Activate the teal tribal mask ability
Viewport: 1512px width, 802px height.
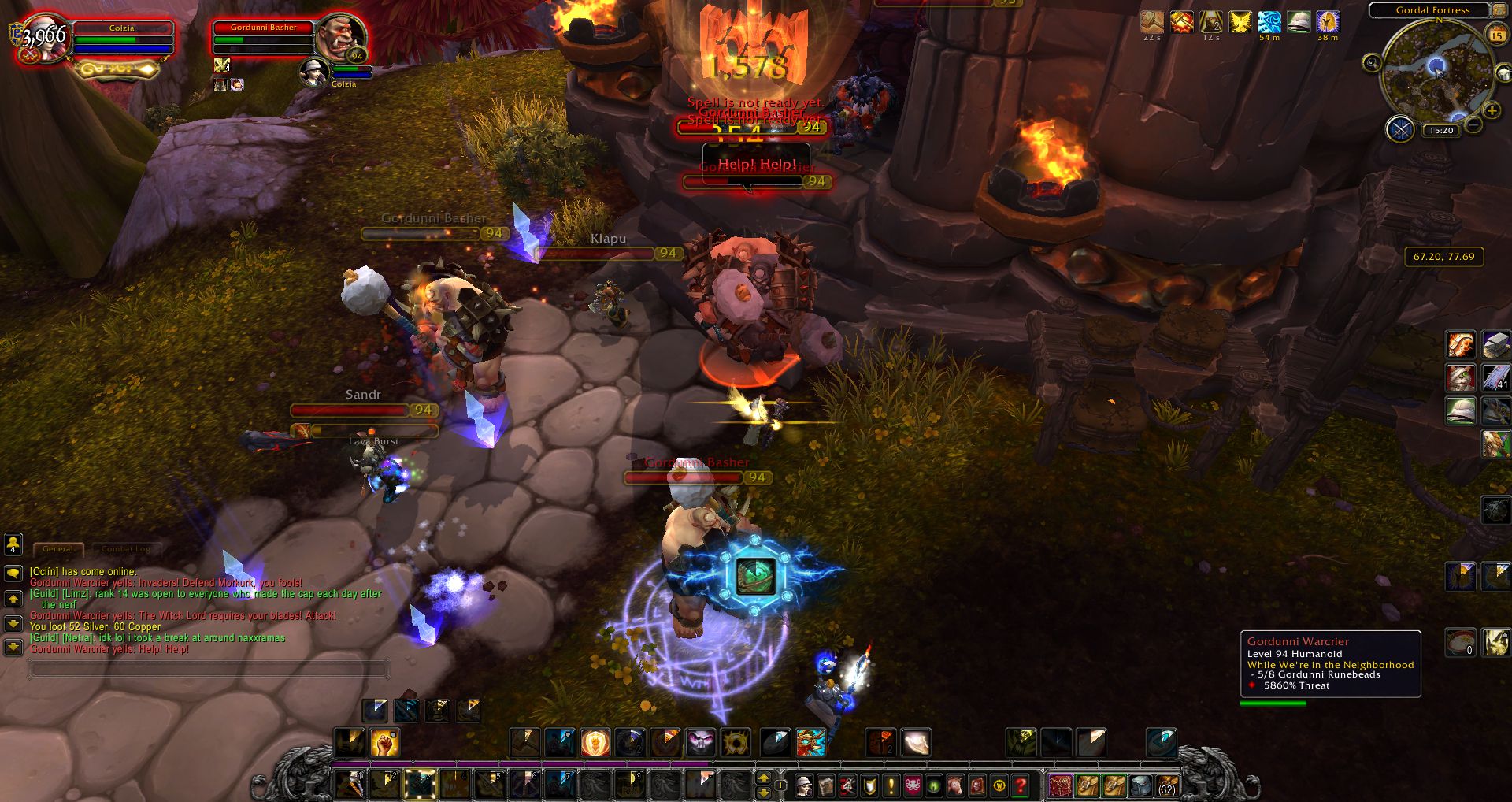click(811, 743)
